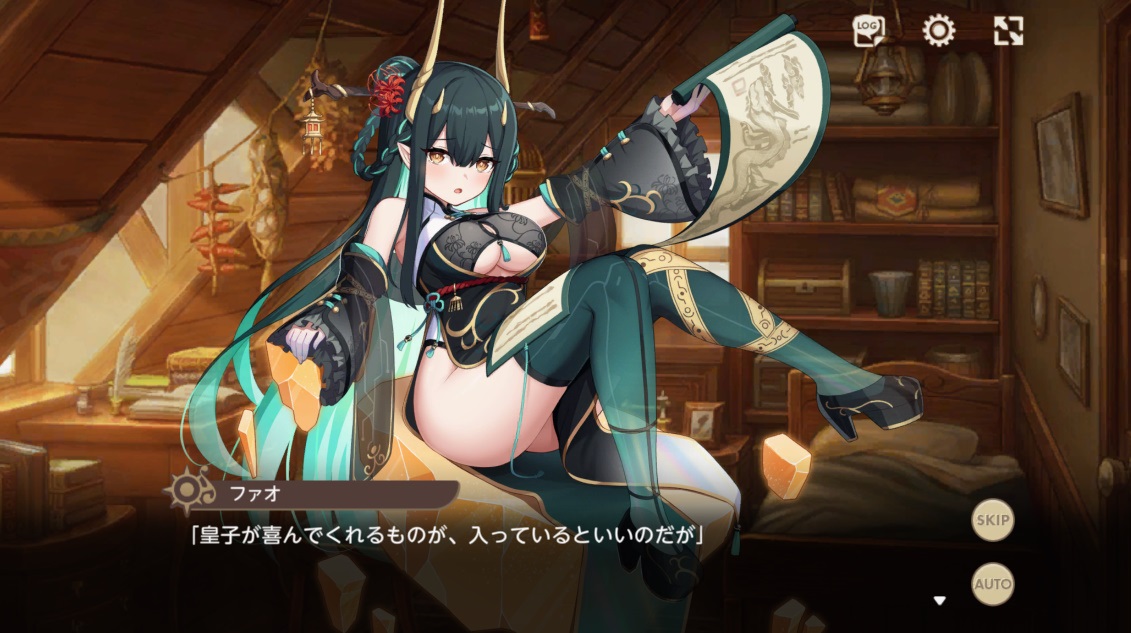1131x633 pixels.
Task: Open the dialogue LOG history
Action: tap(868, 31)
